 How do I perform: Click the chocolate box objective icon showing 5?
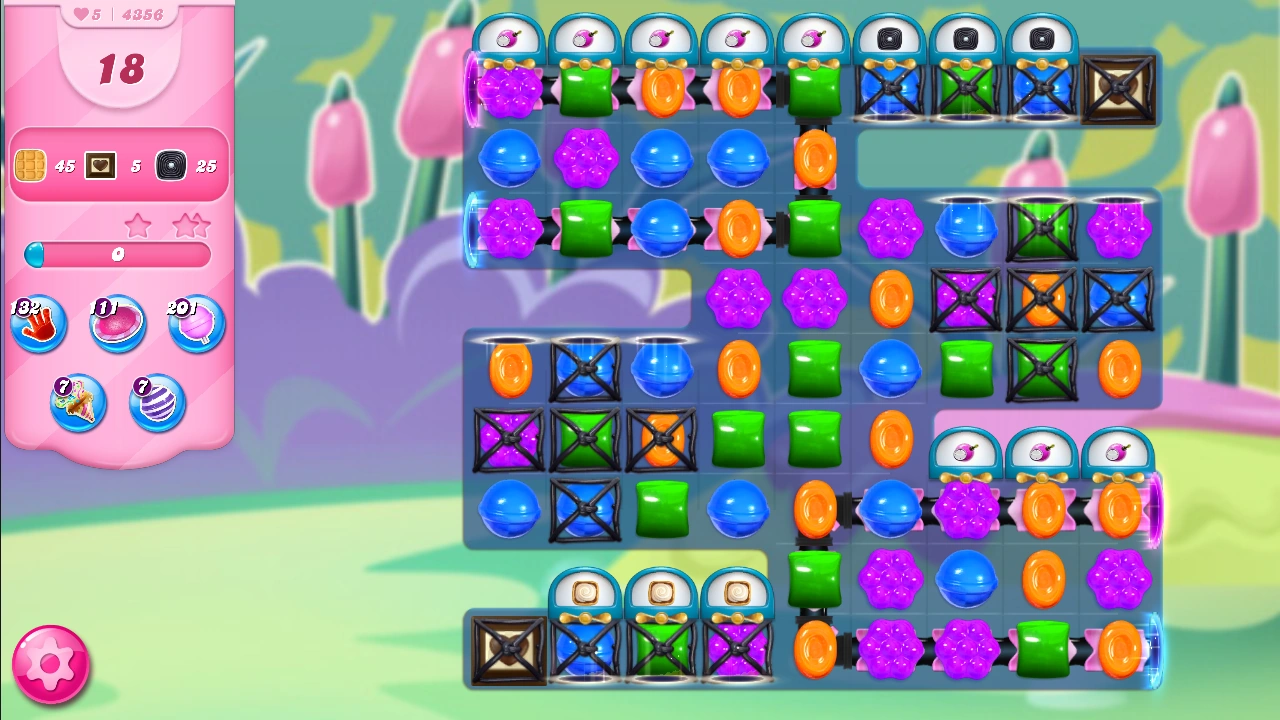coord(100,165)
